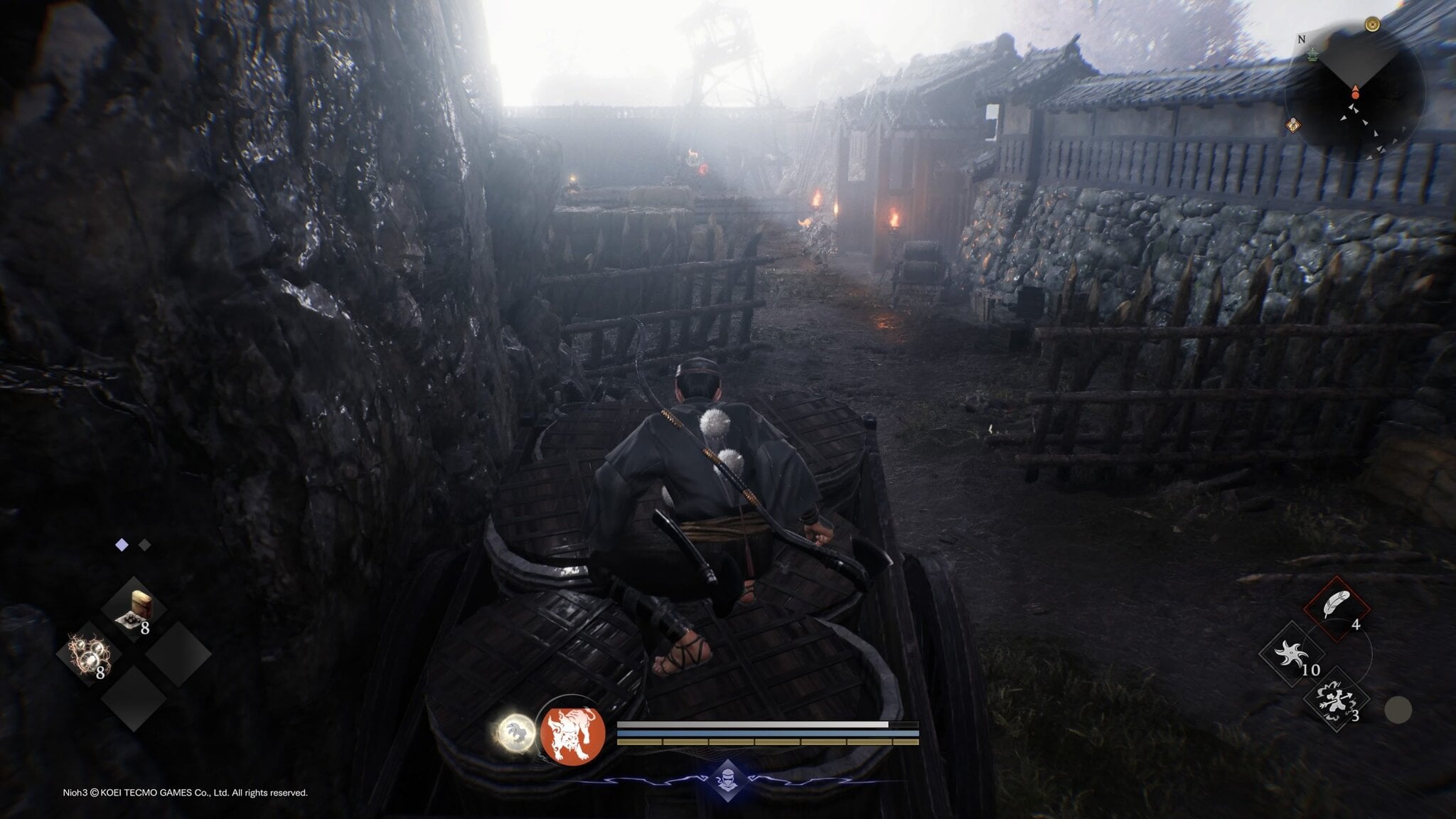Screen dimensions: 1456x819
Task: Choose the shuriken ninjutsu slot
Action: pos(1291,654)
